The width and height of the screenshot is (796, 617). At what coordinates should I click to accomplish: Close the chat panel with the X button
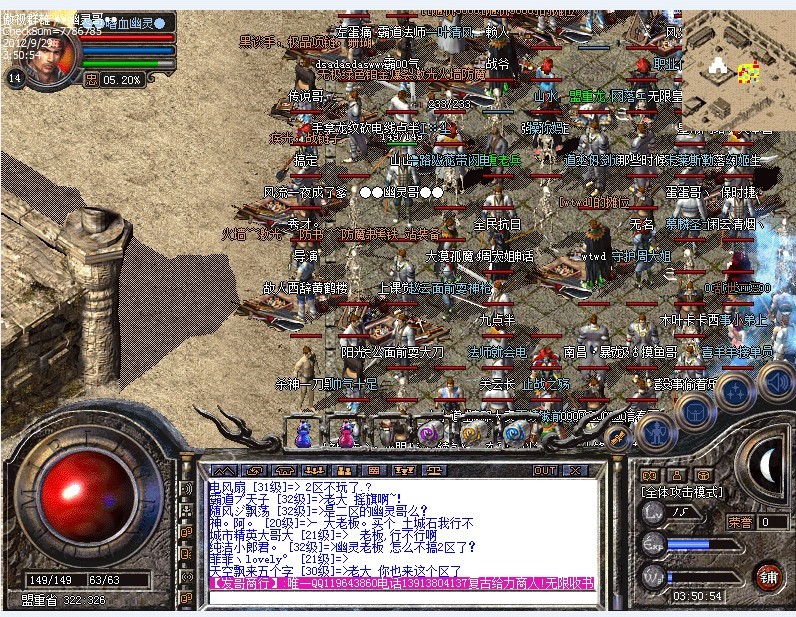coord(574,470)
